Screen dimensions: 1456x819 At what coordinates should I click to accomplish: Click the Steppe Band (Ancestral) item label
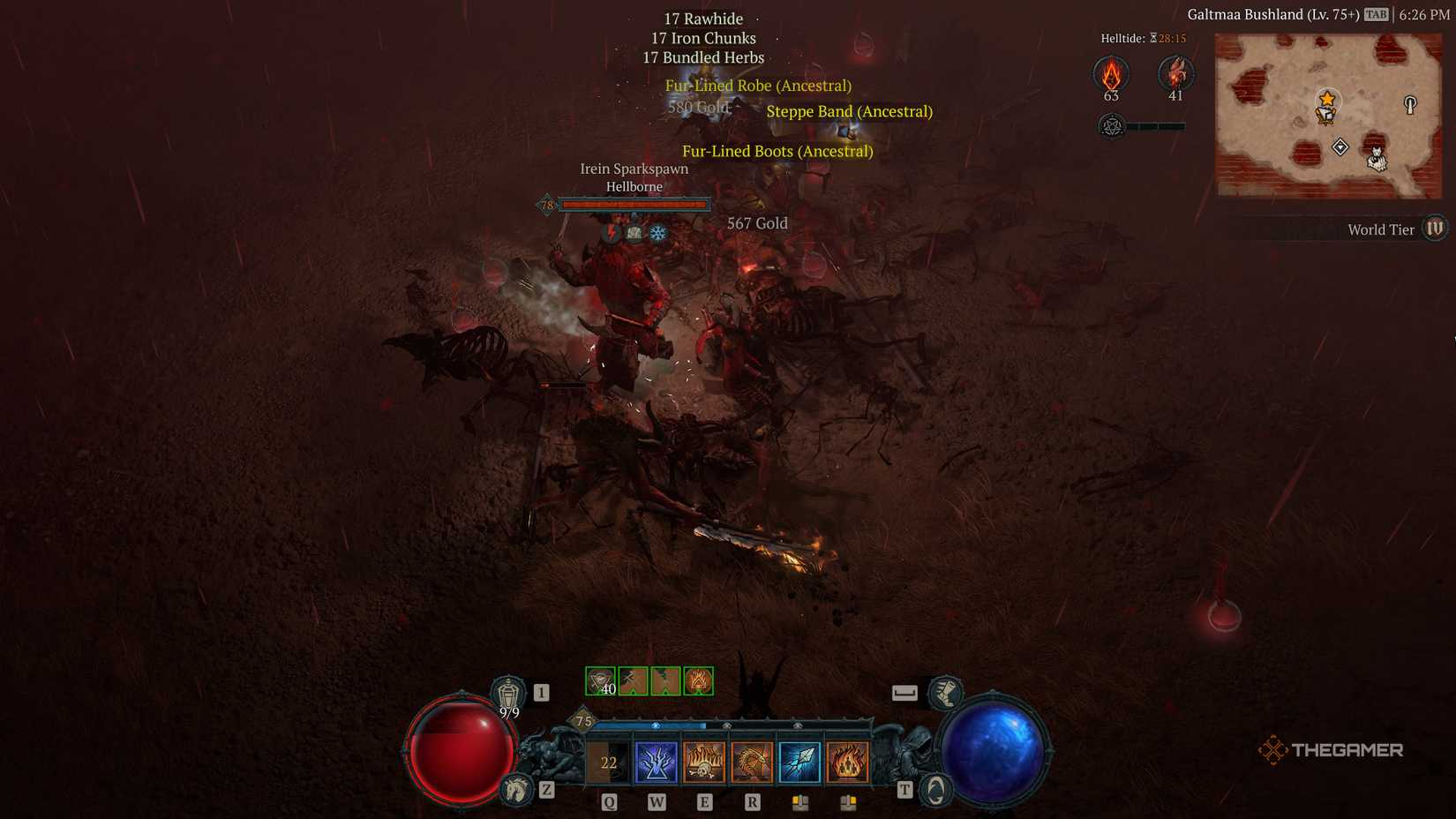click(x=849, y=111)
